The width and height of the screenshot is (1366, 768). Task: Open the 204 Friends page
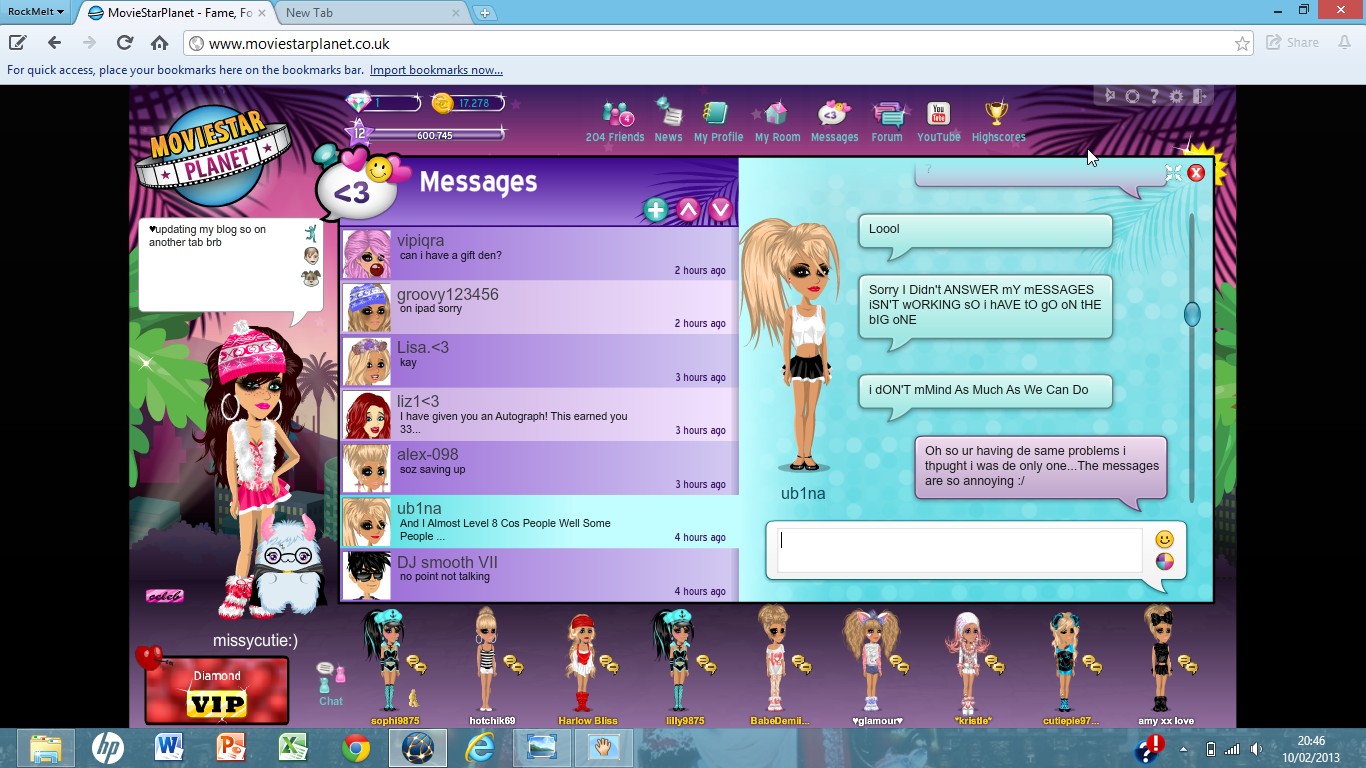coord(614,115)
